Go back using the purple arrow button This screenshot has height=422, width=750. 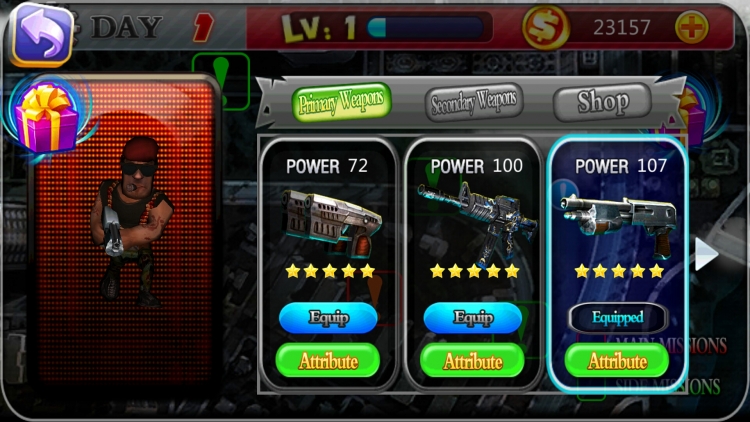(41, 33)
